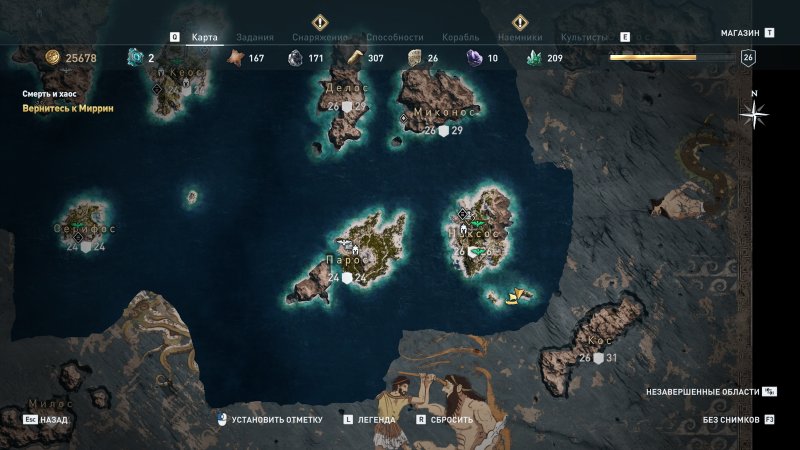Open the Наемники tab
The width and height of the screenshot is (800, 450).
click(519, 36)
